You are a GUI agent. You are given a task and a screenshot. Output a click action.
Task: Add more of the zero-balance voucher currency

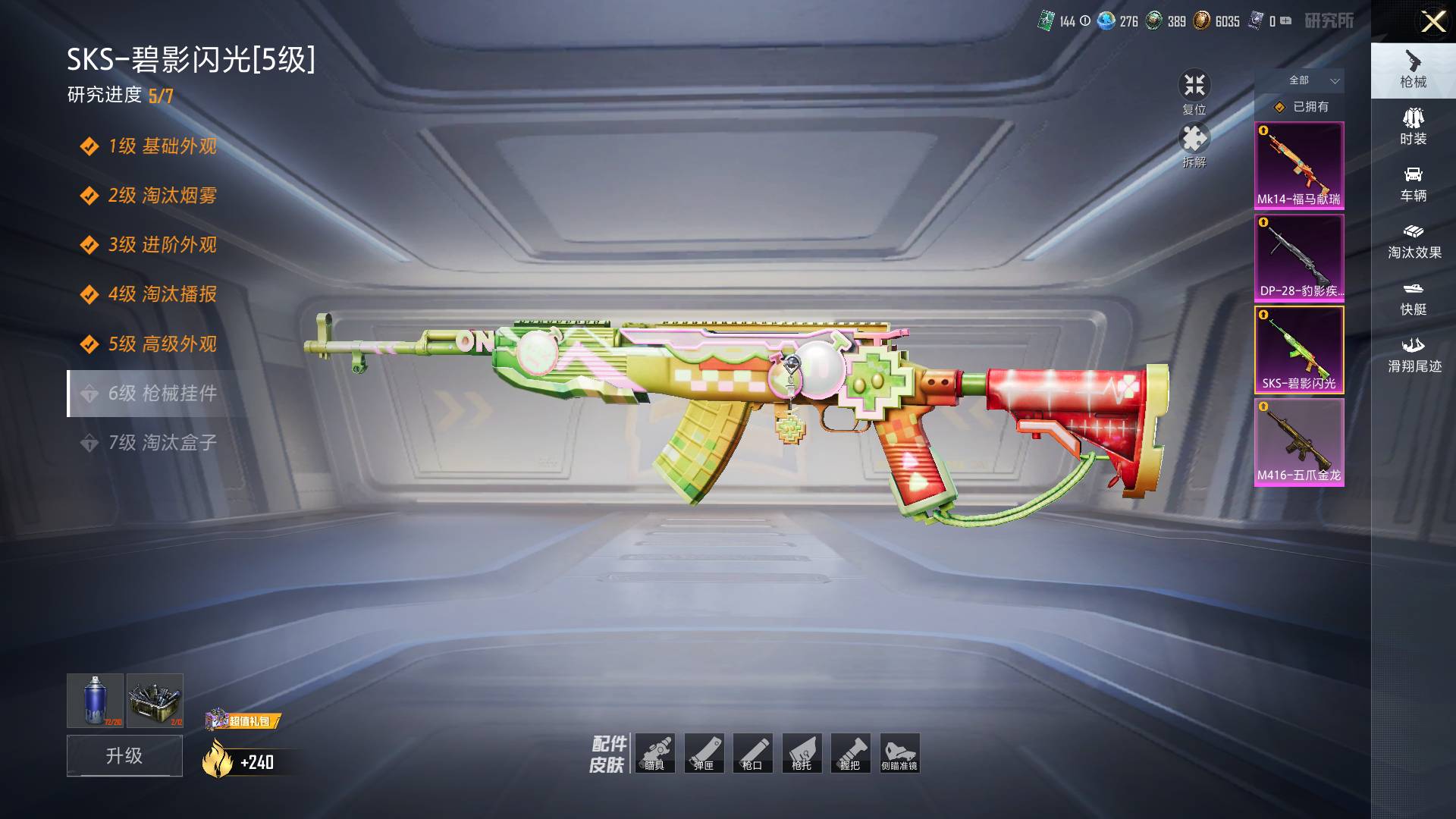1286,21
